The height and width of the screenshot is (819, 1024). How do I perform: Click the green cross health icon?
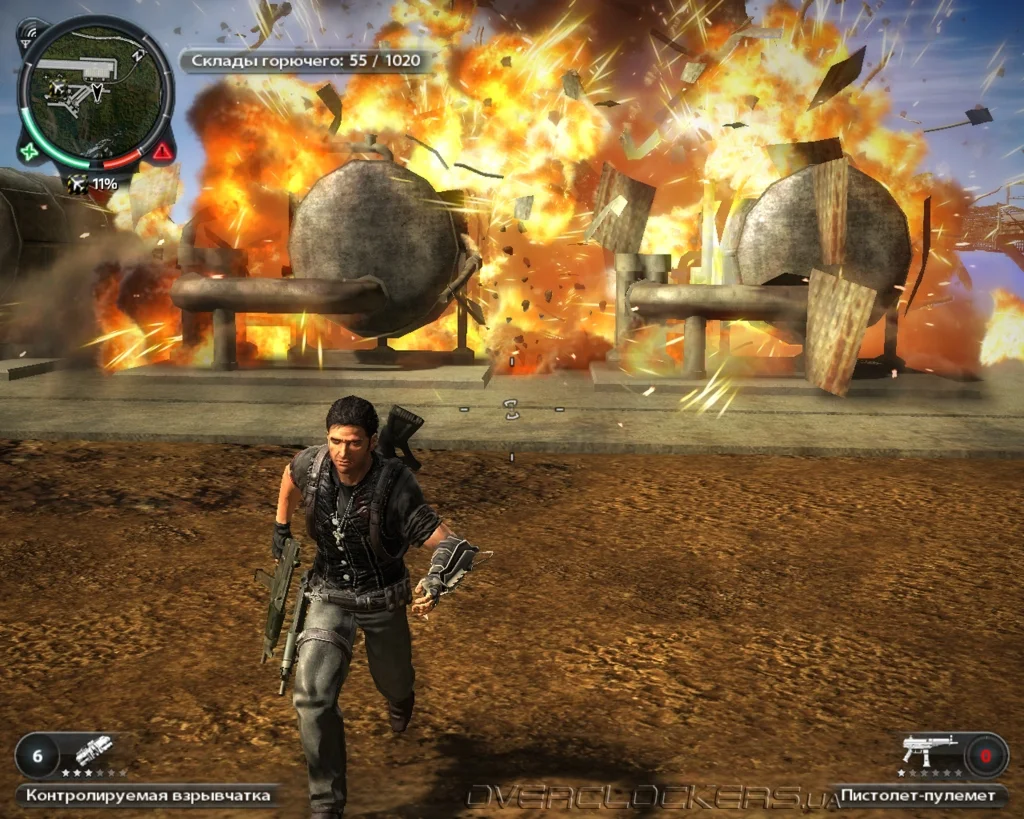(30, 153)
